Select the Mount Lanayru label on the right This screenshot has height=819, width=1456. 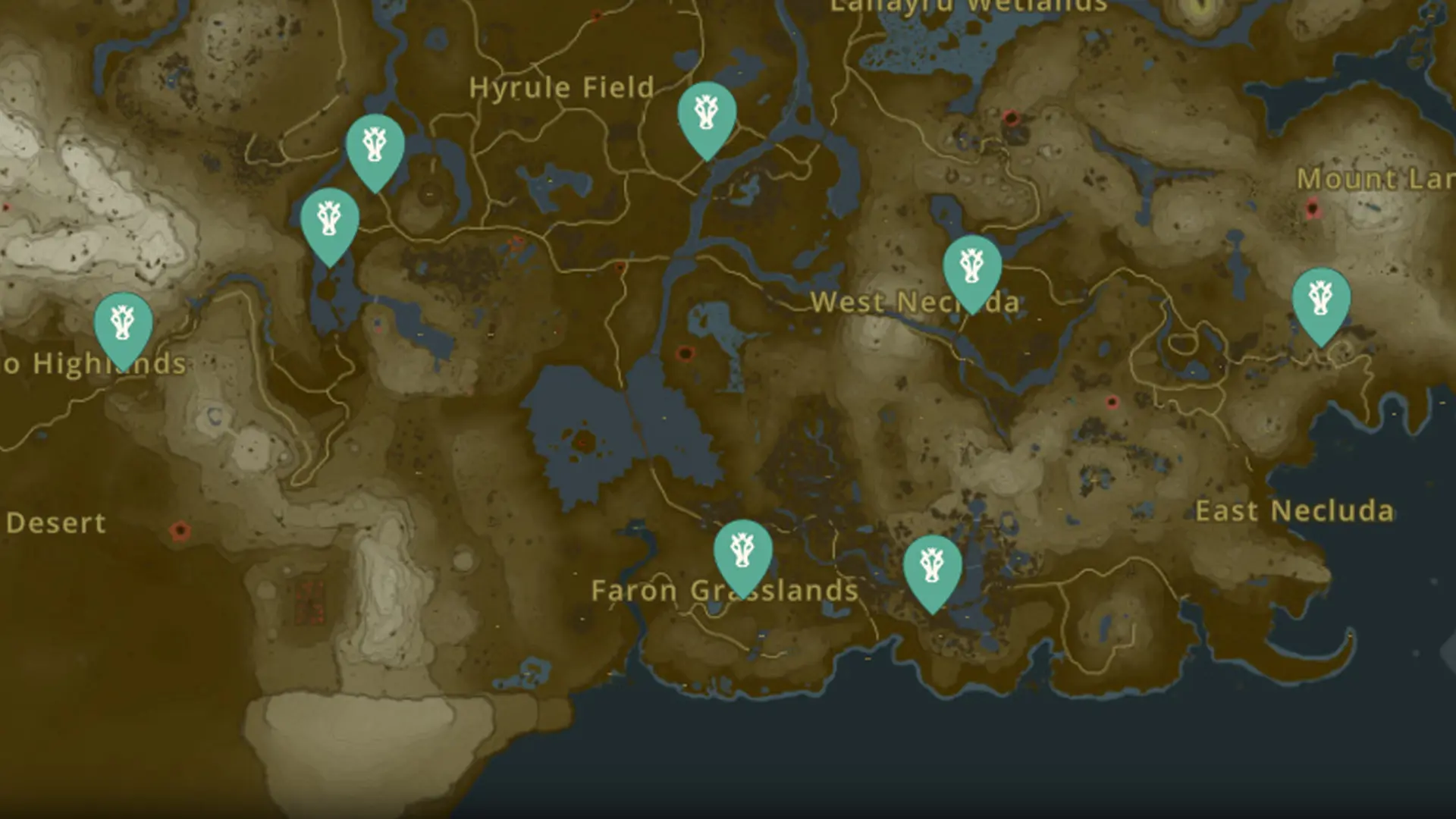(1374, 180)
